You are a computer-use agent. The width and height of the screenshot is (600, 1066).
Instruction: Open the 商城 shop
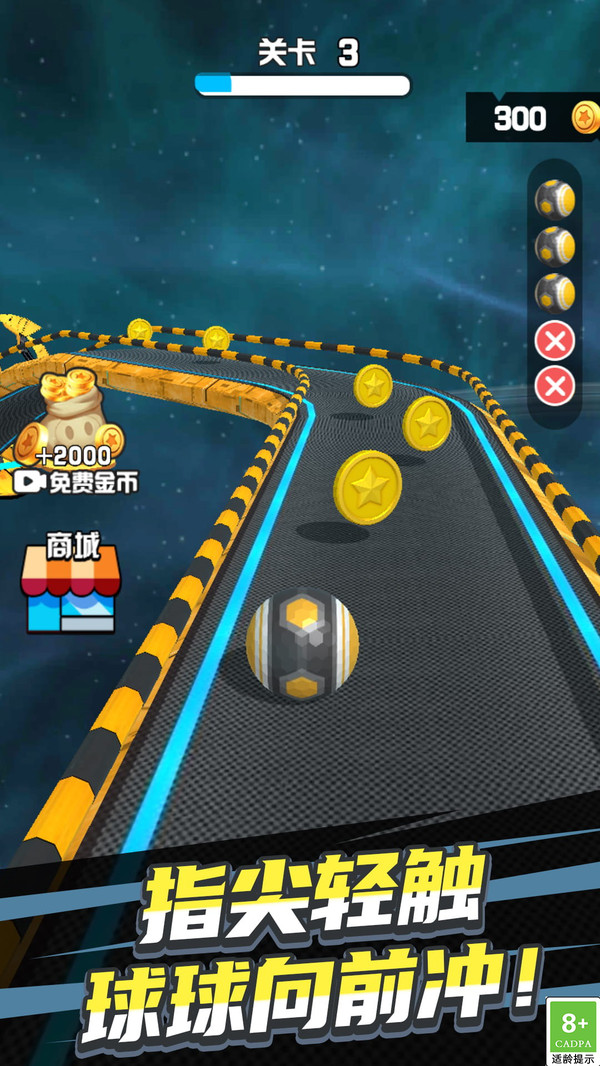67,586
